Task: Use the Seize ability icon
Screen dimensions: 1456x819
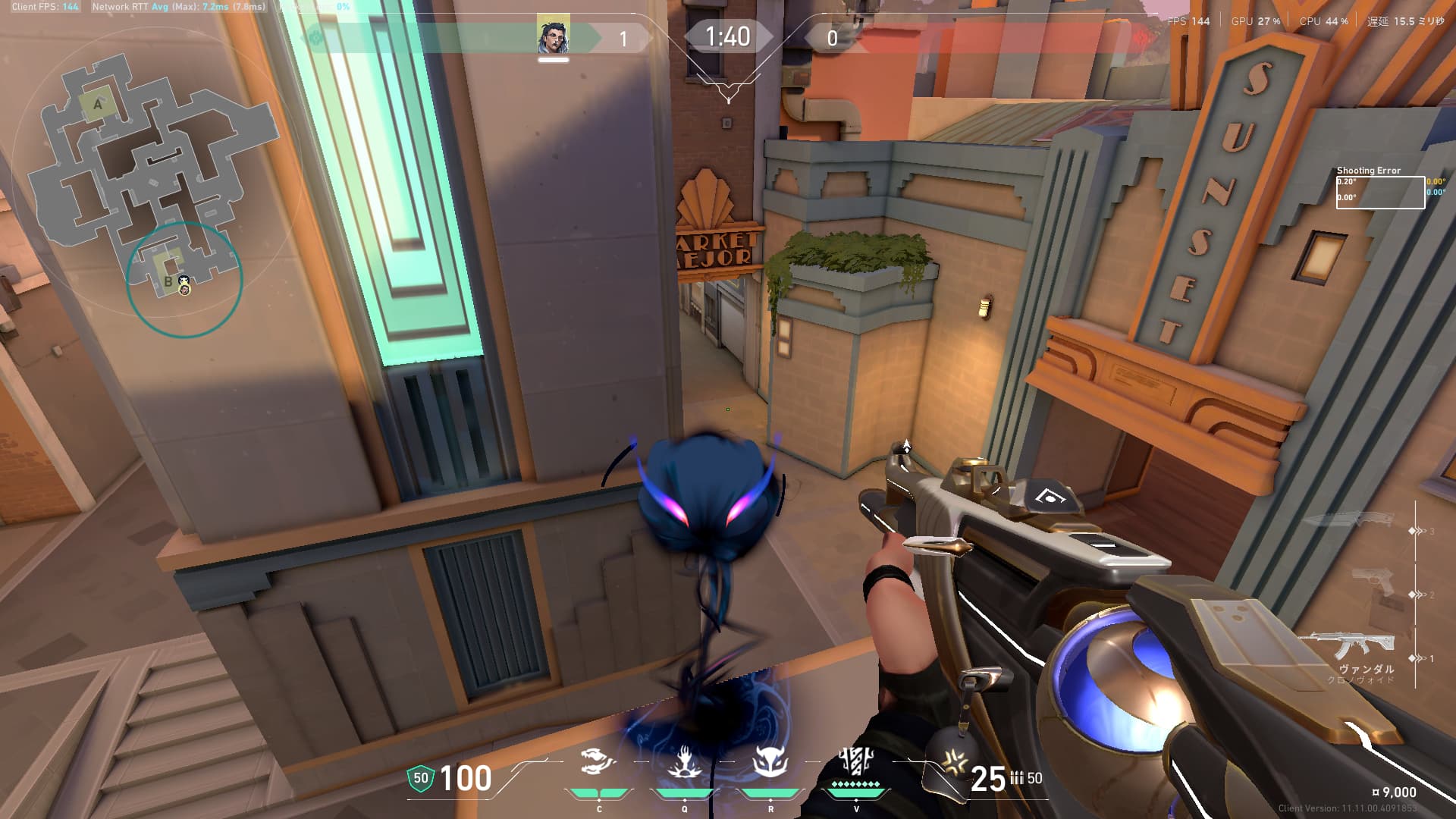Action: click(x=684, y=763)
